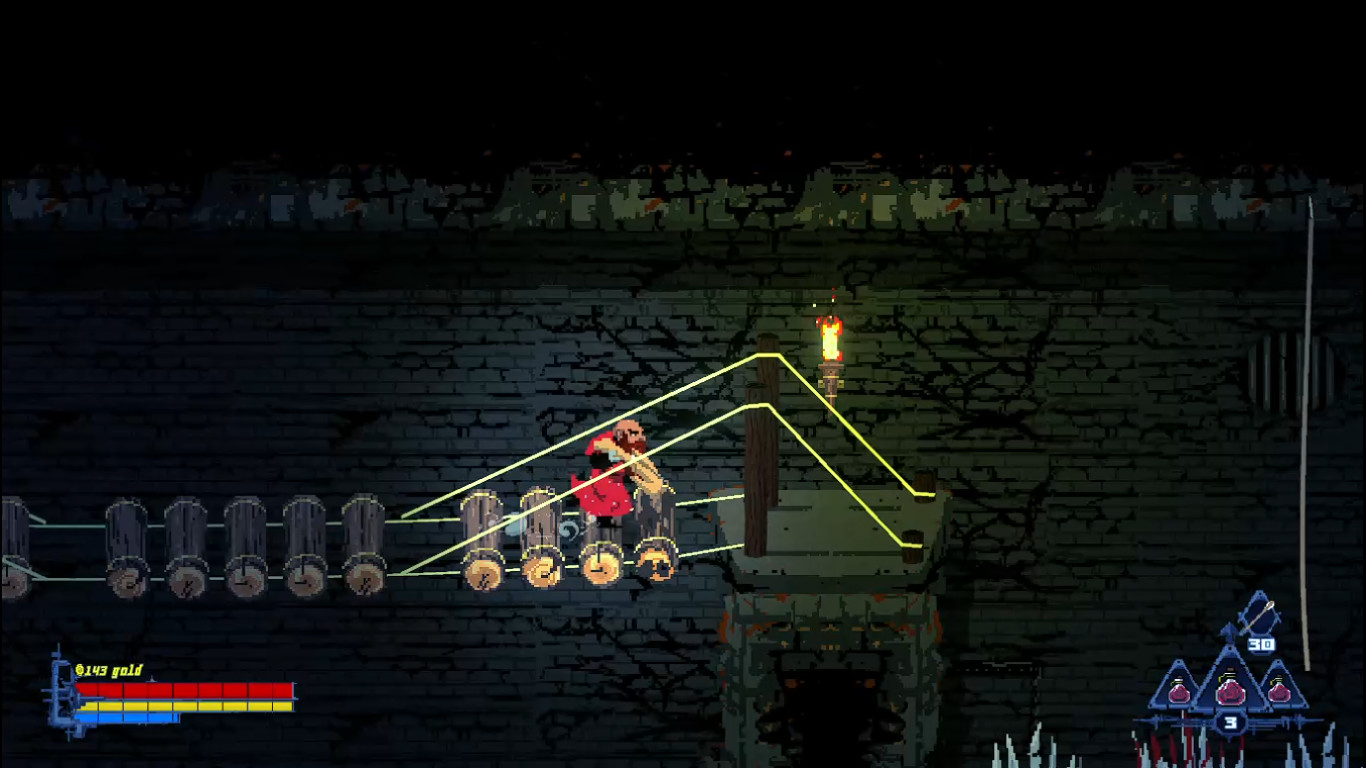Click the burning torch on the wooden post
This screenshot has height=768, width=1366.
830,345
